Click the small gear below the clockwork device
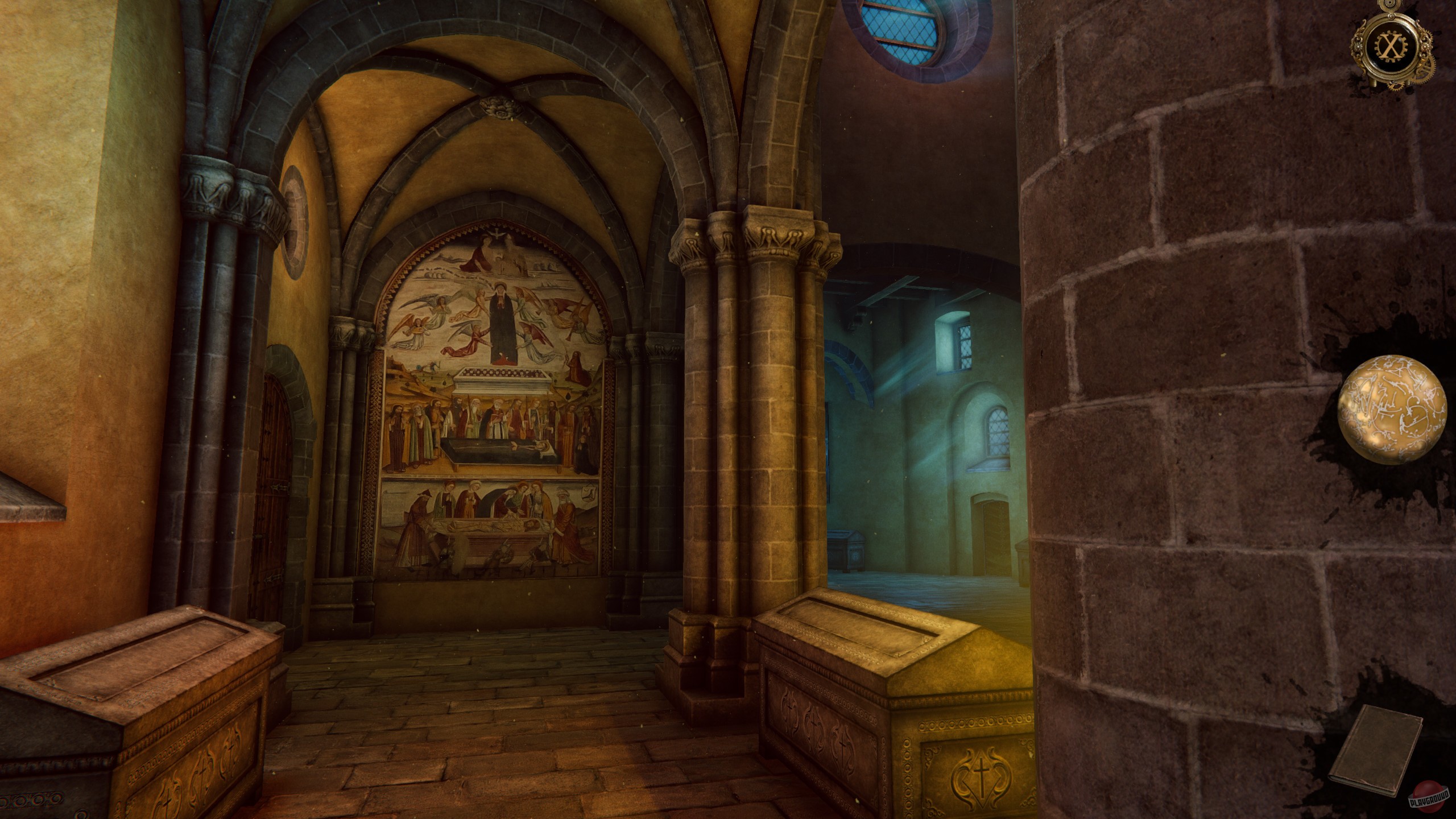The height and width of the screenshot is (819, 1456). (x=1395, y=86)
